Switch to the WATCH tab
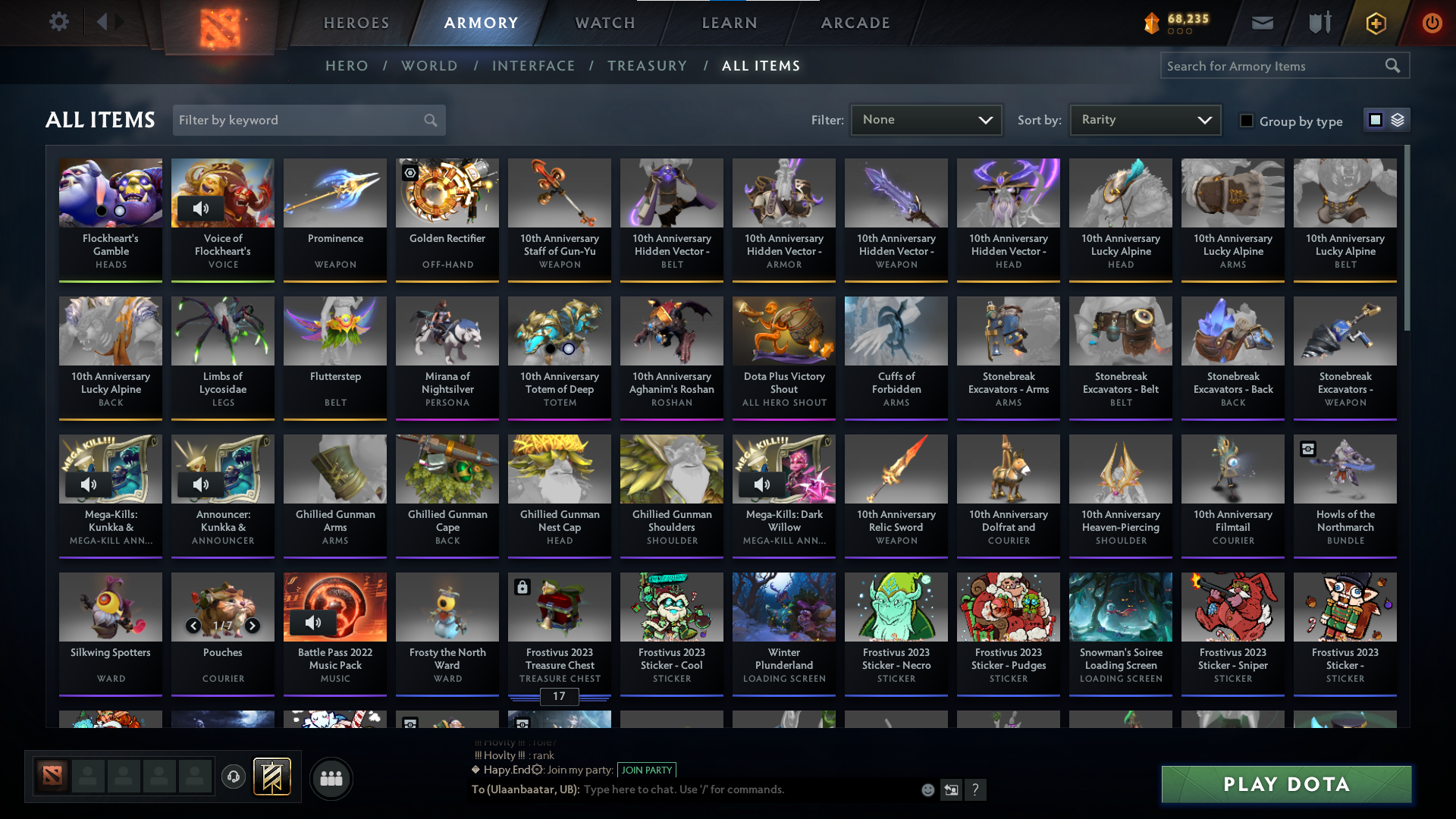This screenshot has height=819, width=1456. pos(604,23)
